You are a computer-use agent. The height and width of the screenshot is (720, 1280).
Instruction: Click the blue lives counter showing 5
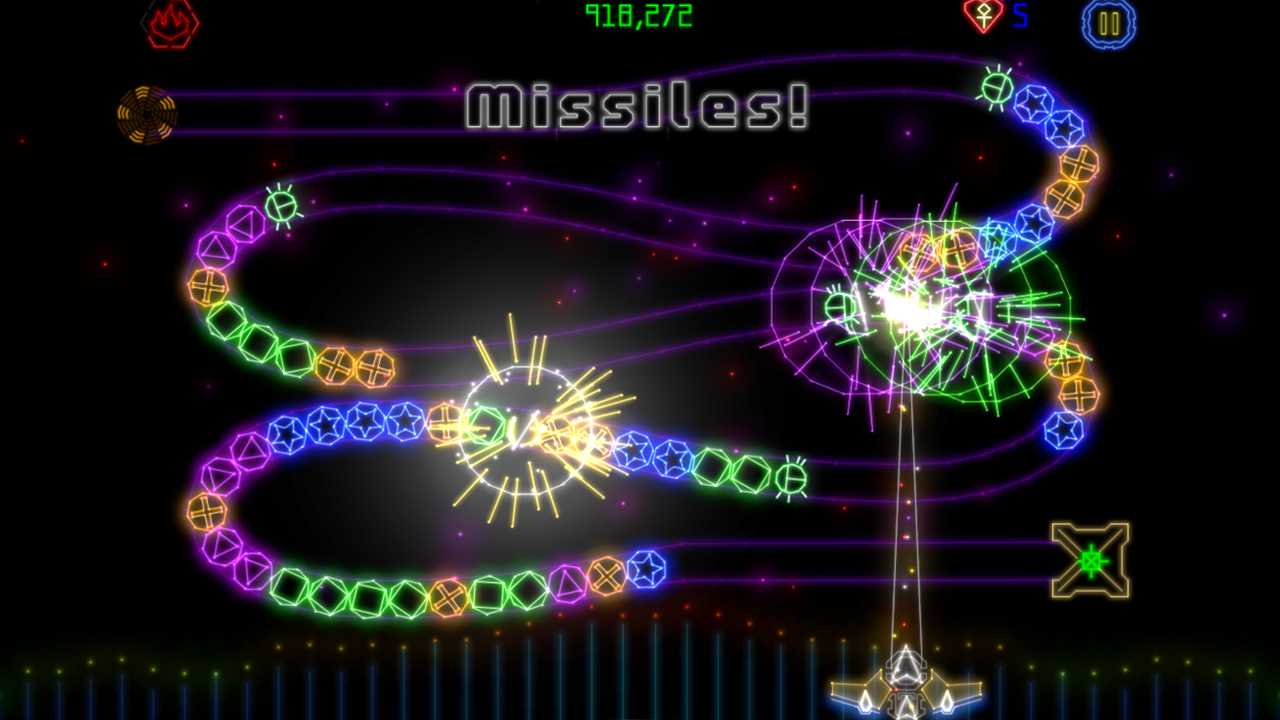point(1020,18)
